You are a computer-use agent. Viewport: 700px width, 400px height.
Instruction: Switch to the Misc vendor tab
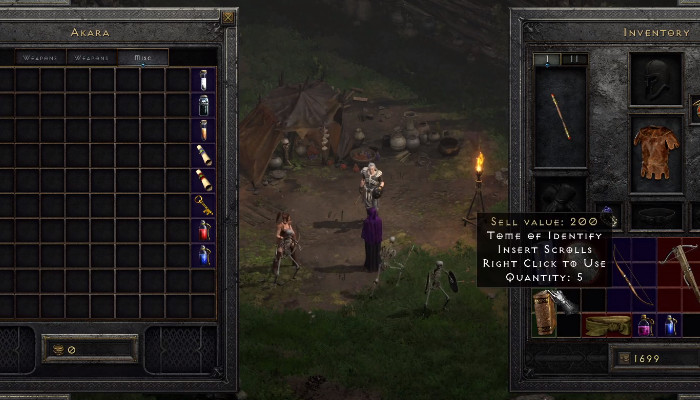(143, 58)
